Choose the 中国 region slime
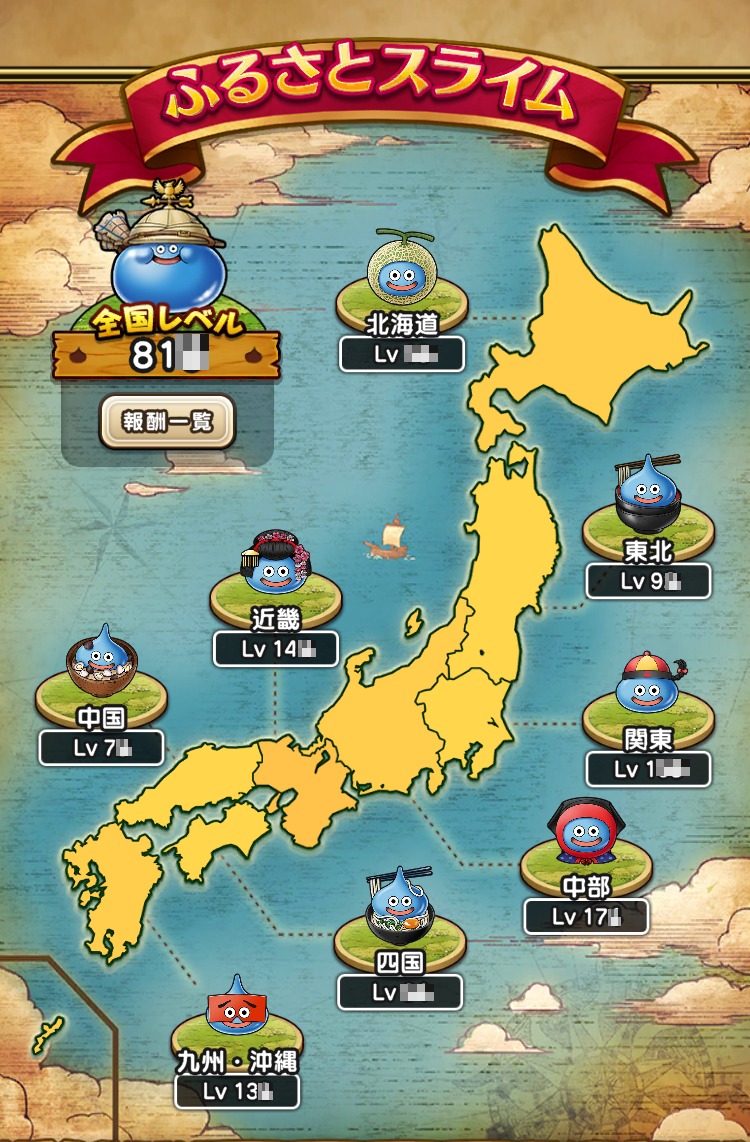The width and height of the screenshot is (750, 1142). 99,664
